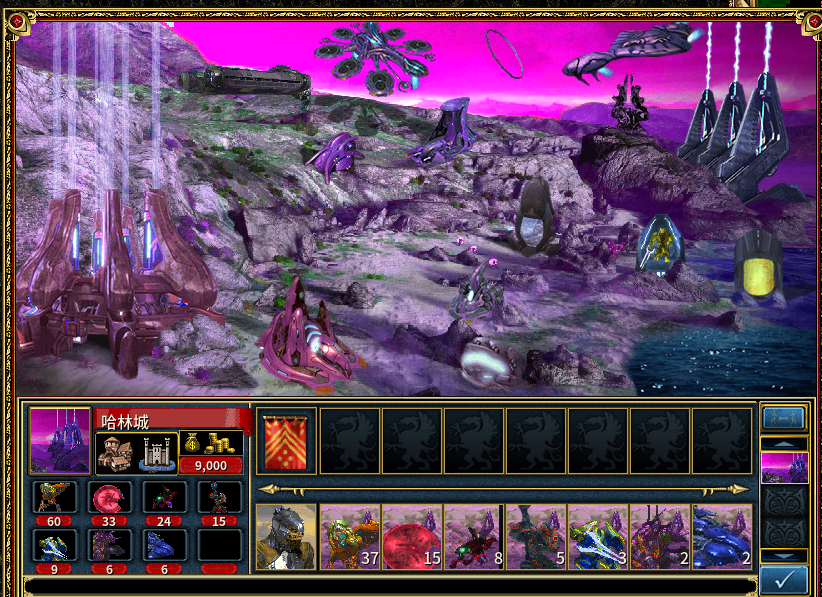Confirm and exit with the checkmark button

pos(784,580)
